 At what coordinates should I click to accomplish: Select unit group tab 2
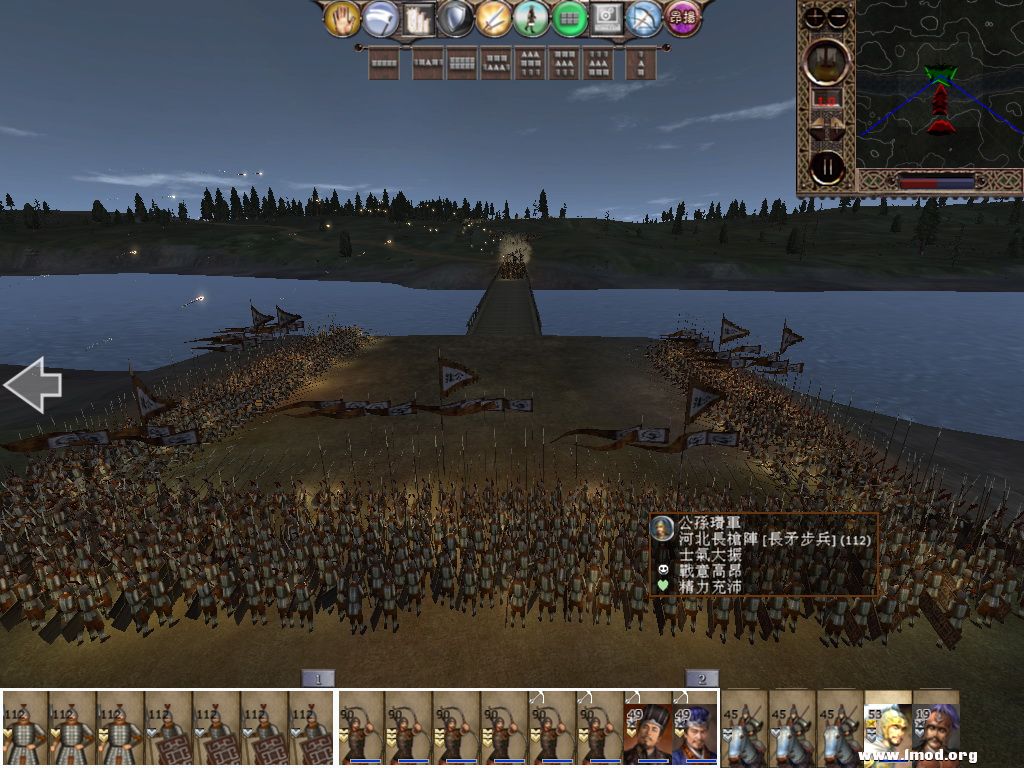click(701, 678)
